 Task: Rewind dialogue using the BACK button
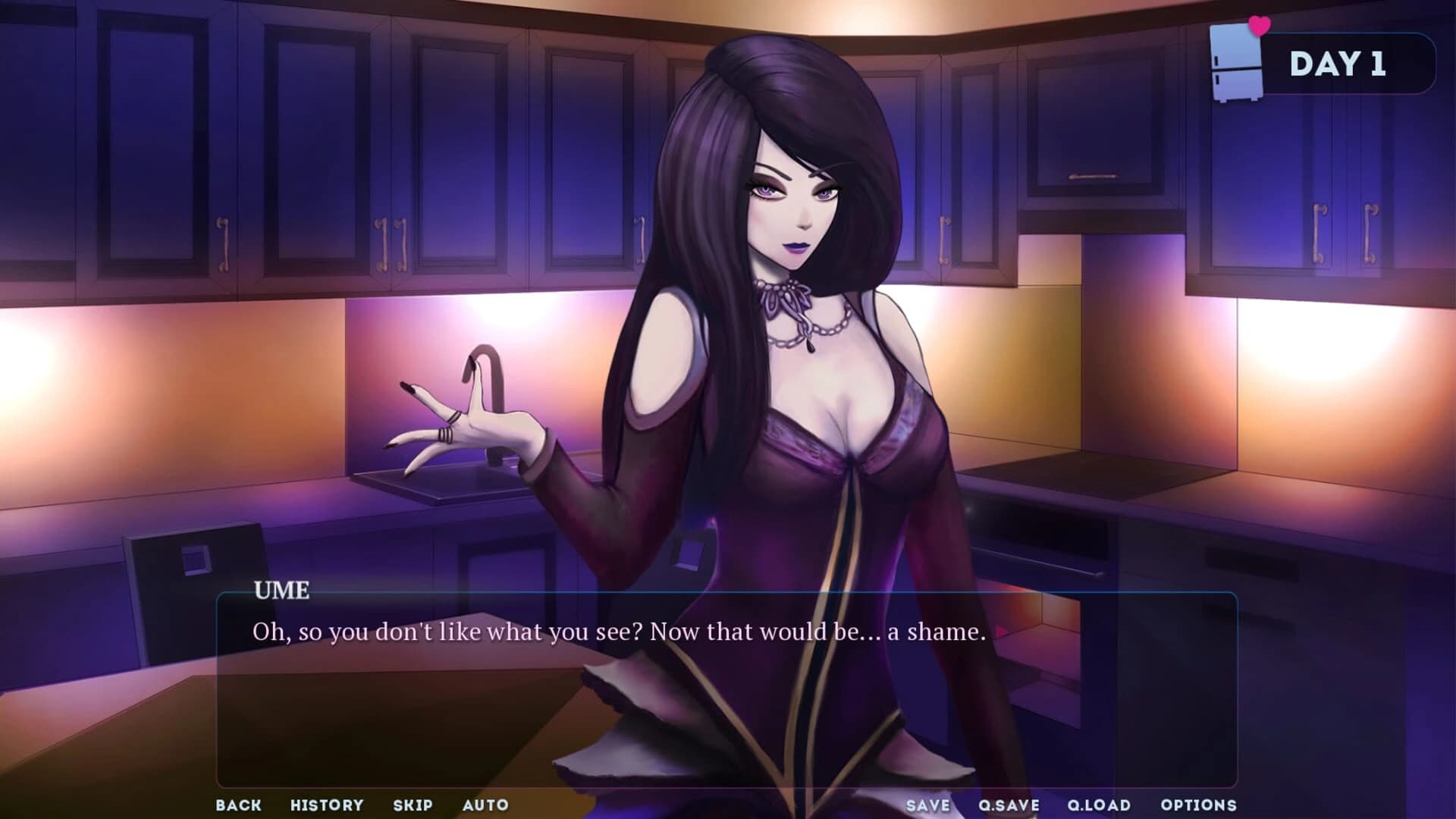coord(238,805)
